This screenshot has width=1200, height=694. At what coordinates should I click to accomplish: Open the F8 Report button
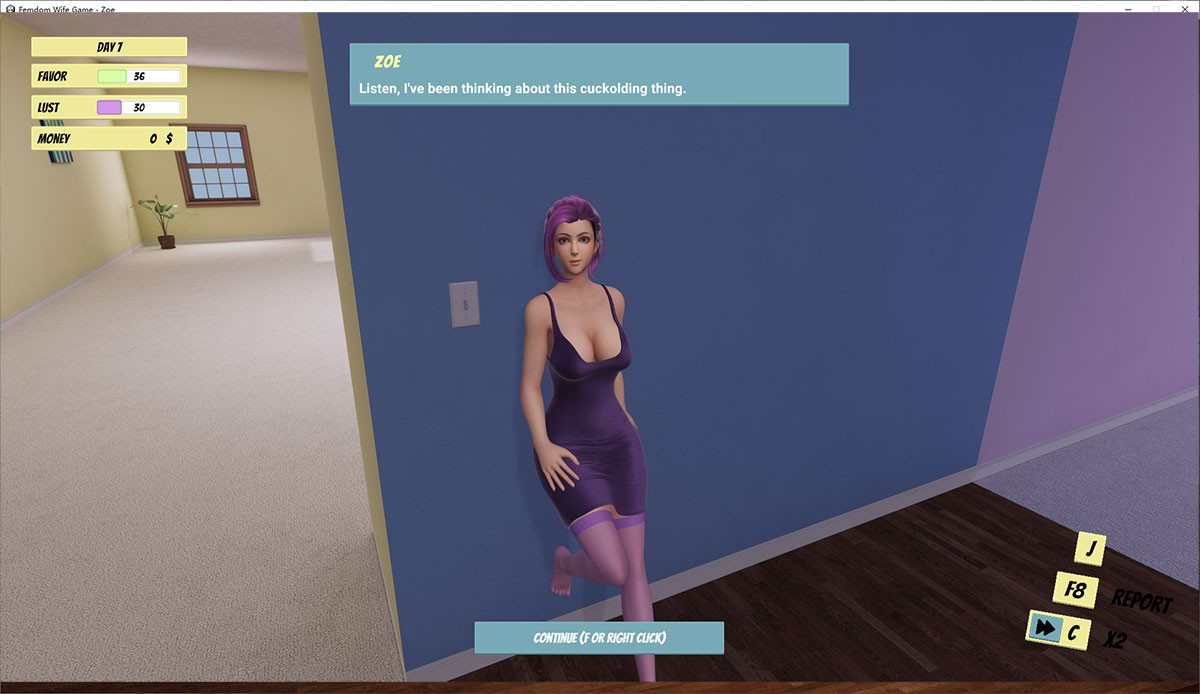[1076, 590]
